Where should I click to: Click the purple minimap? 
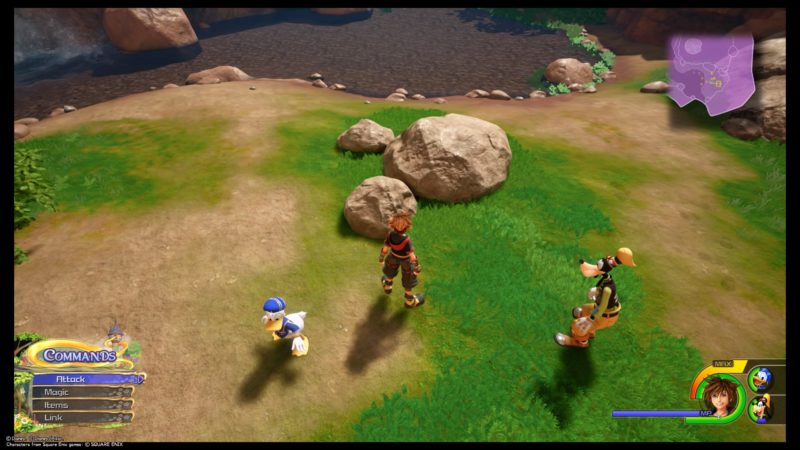[x=711, y=70]
